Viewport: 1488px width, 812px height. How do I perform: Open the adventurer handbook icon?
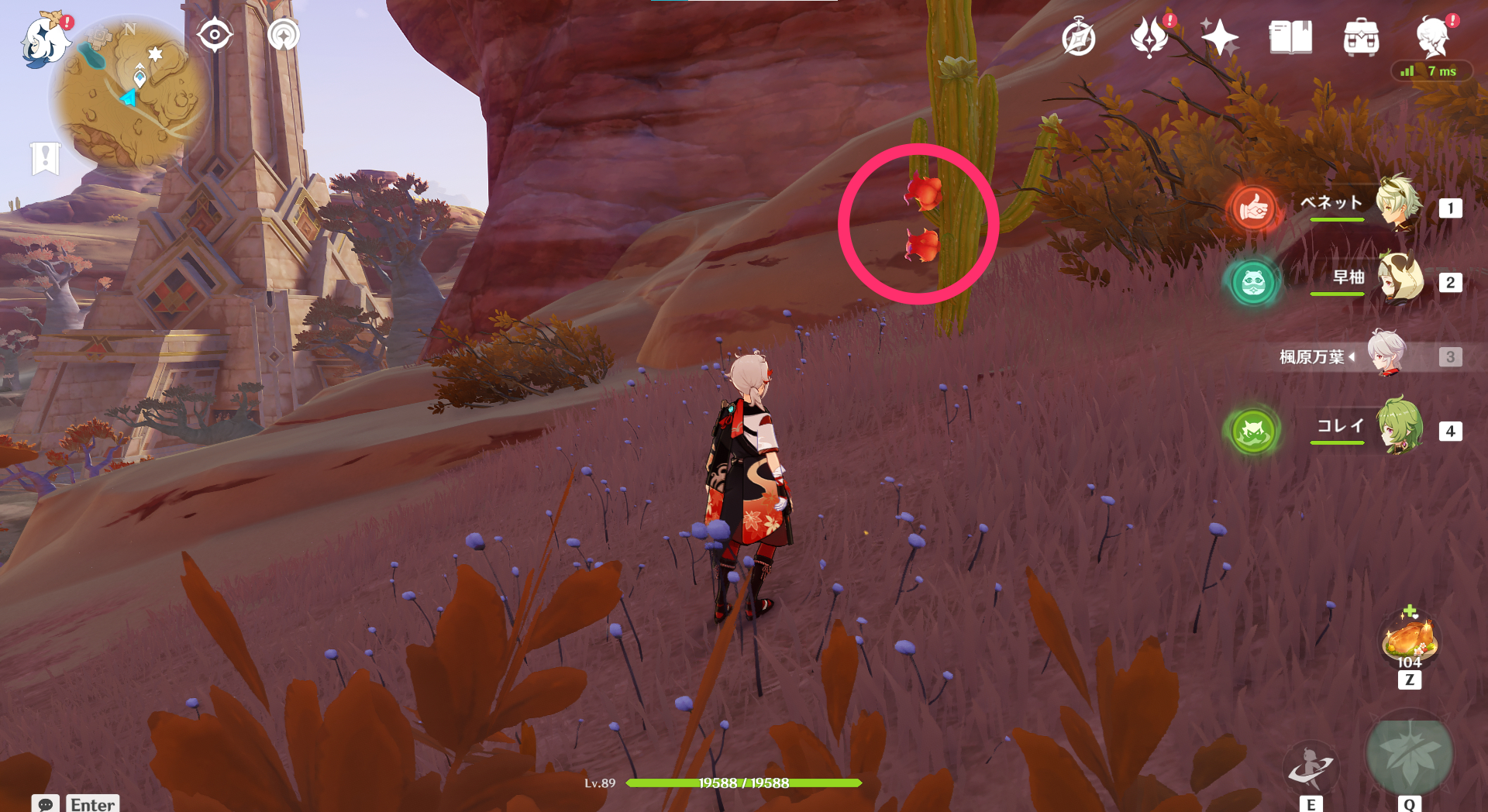tap(1078, 36)
